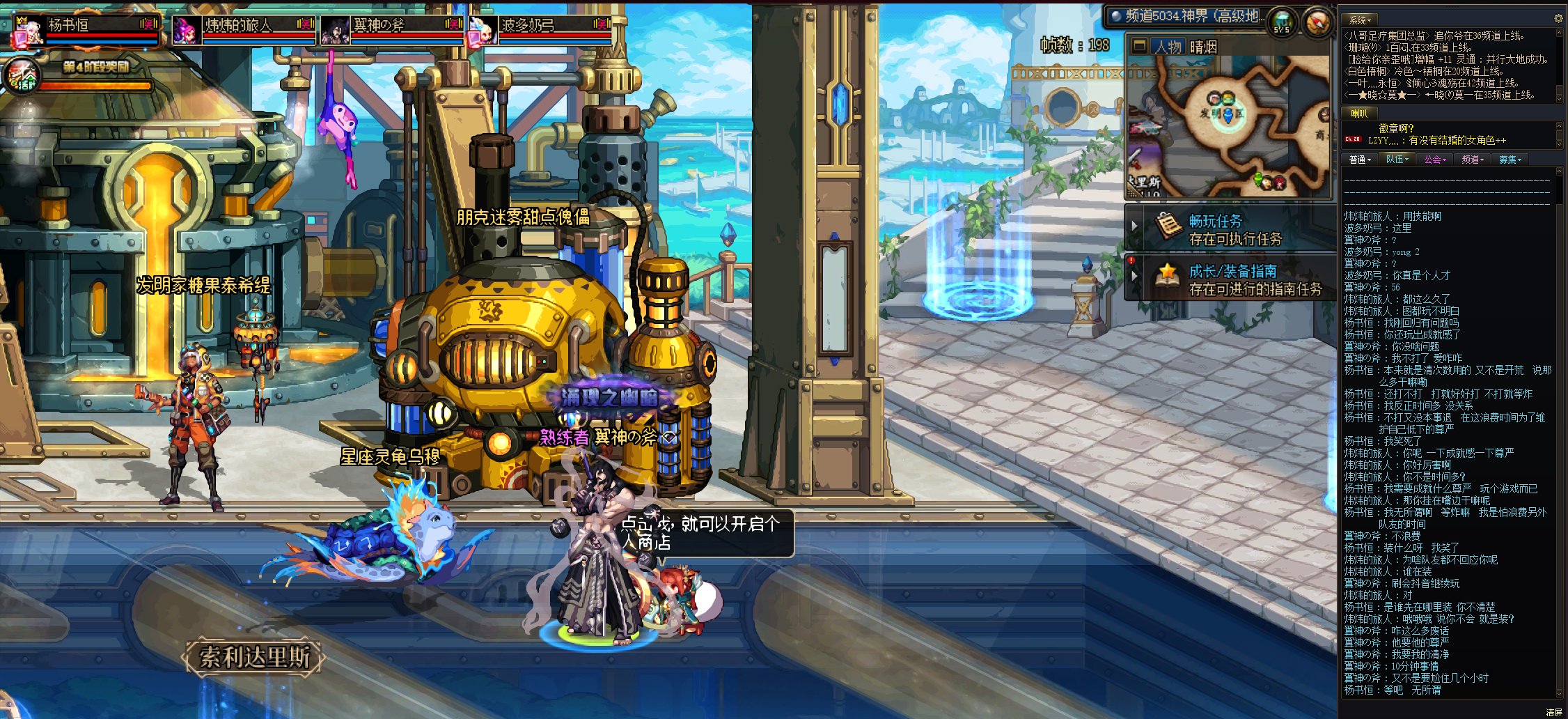Screen dimensions: 1568x719
Task: Open the chat settings gear icon
Action: [1558, 19]
